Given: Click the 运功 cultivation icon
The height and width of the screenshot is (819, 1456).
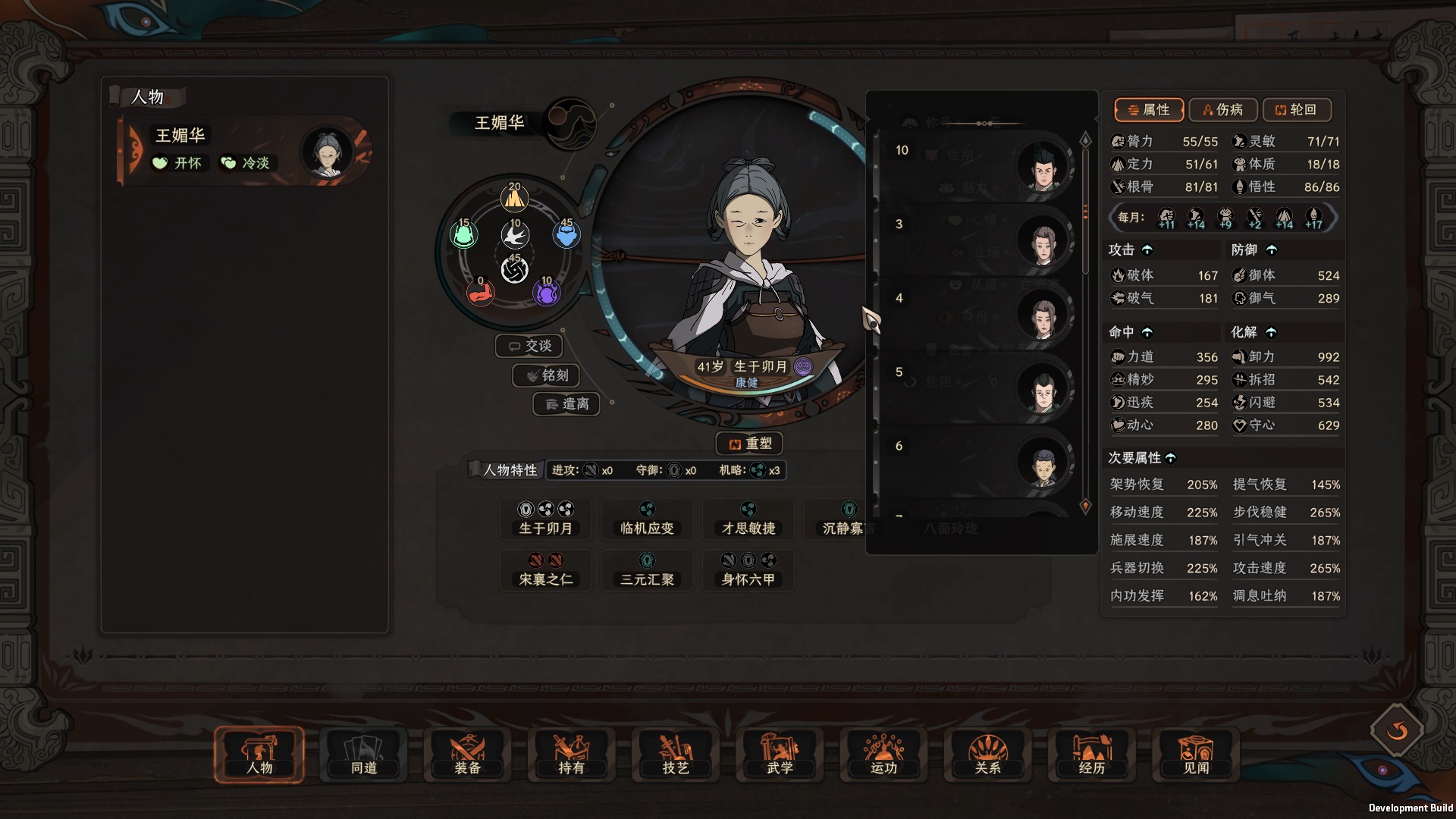Looking at the screenshot, I should coord(883,755).
